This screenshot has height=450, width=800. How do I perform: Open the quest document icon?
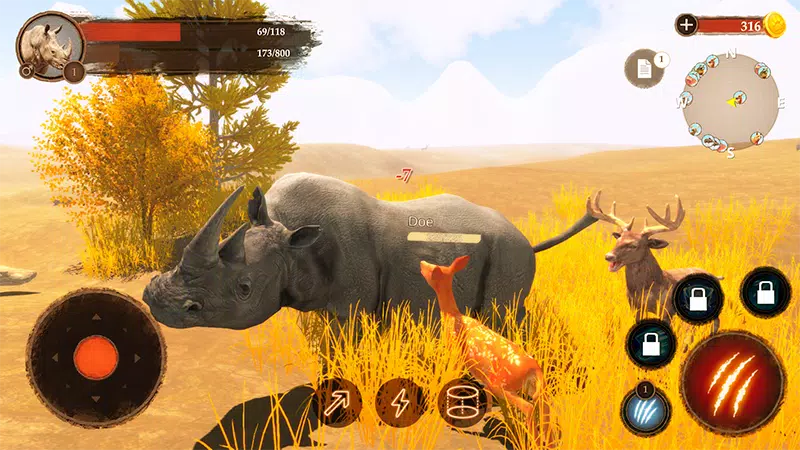click(x=643, y=69)
